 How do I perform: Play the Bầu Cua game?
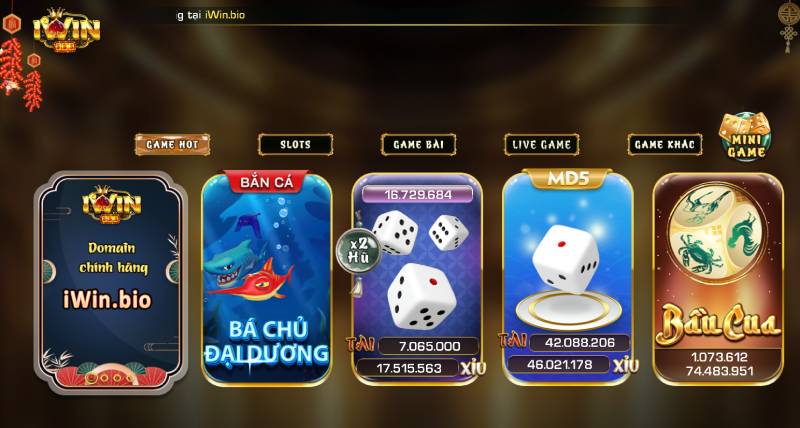click(x=717, y=279)
